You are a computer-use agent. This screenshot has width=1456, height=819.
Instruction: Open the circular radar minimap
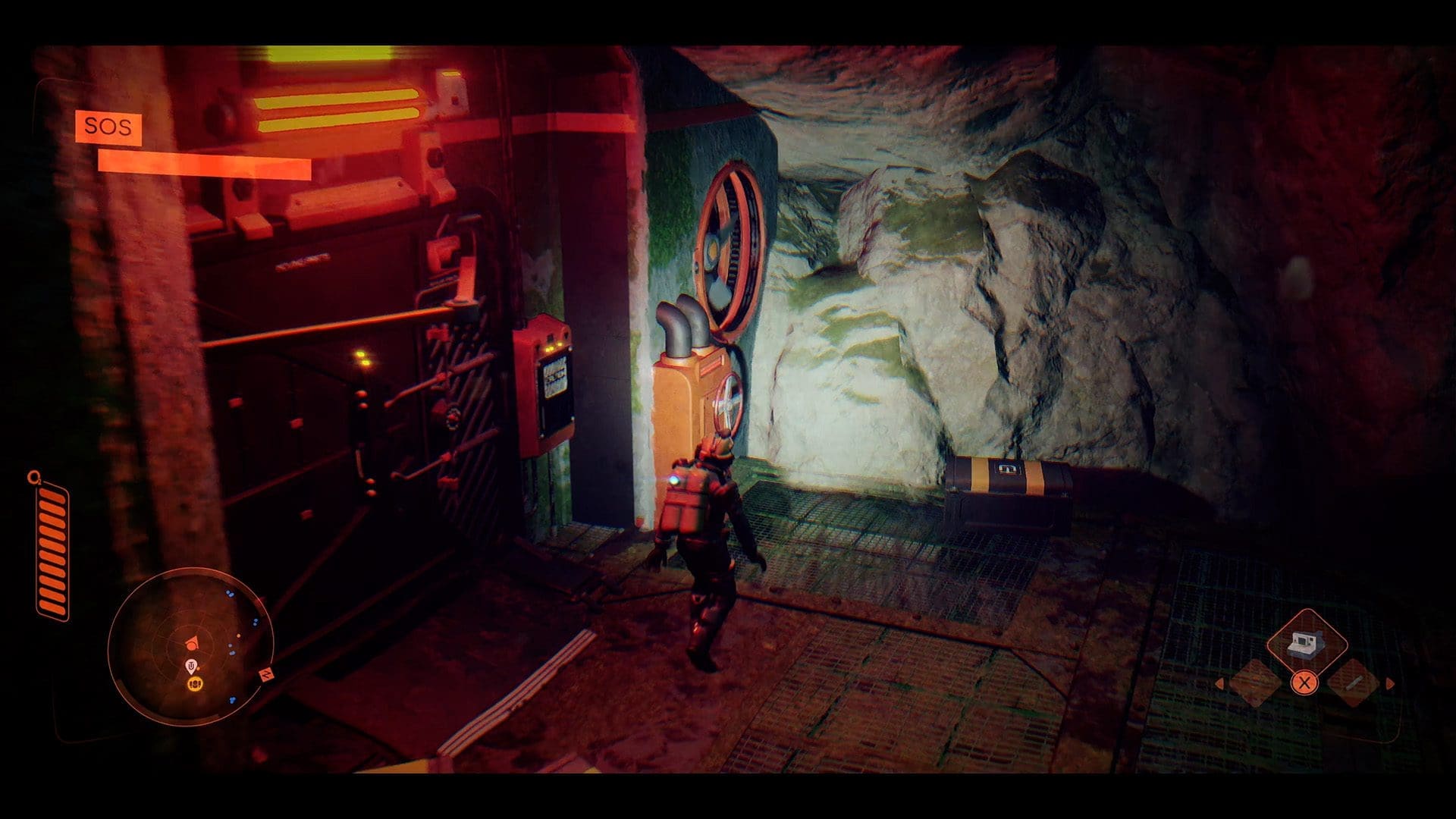[x=190, y=645]
